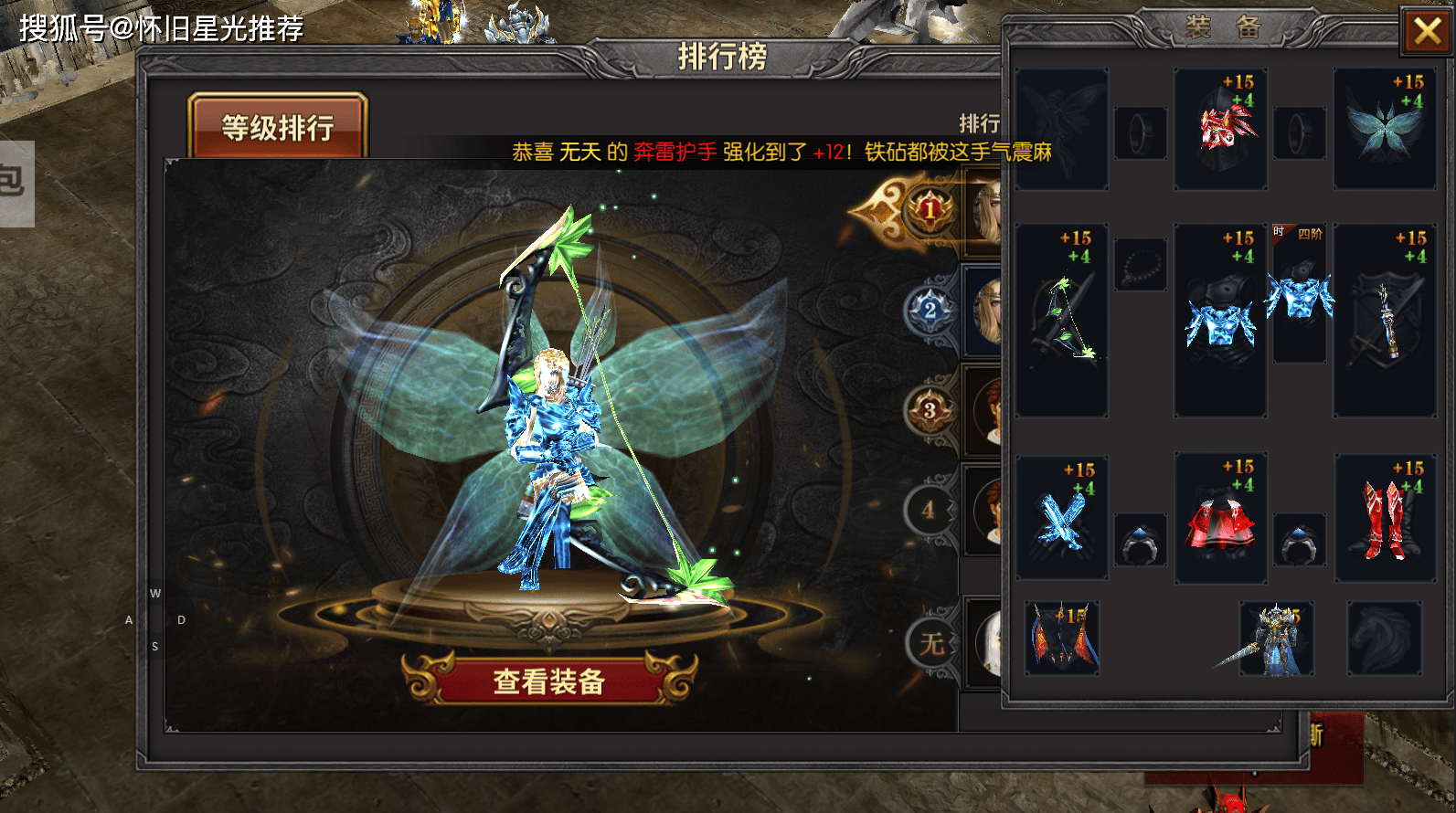Select the red pants equipment slot

coord(1220,518)
